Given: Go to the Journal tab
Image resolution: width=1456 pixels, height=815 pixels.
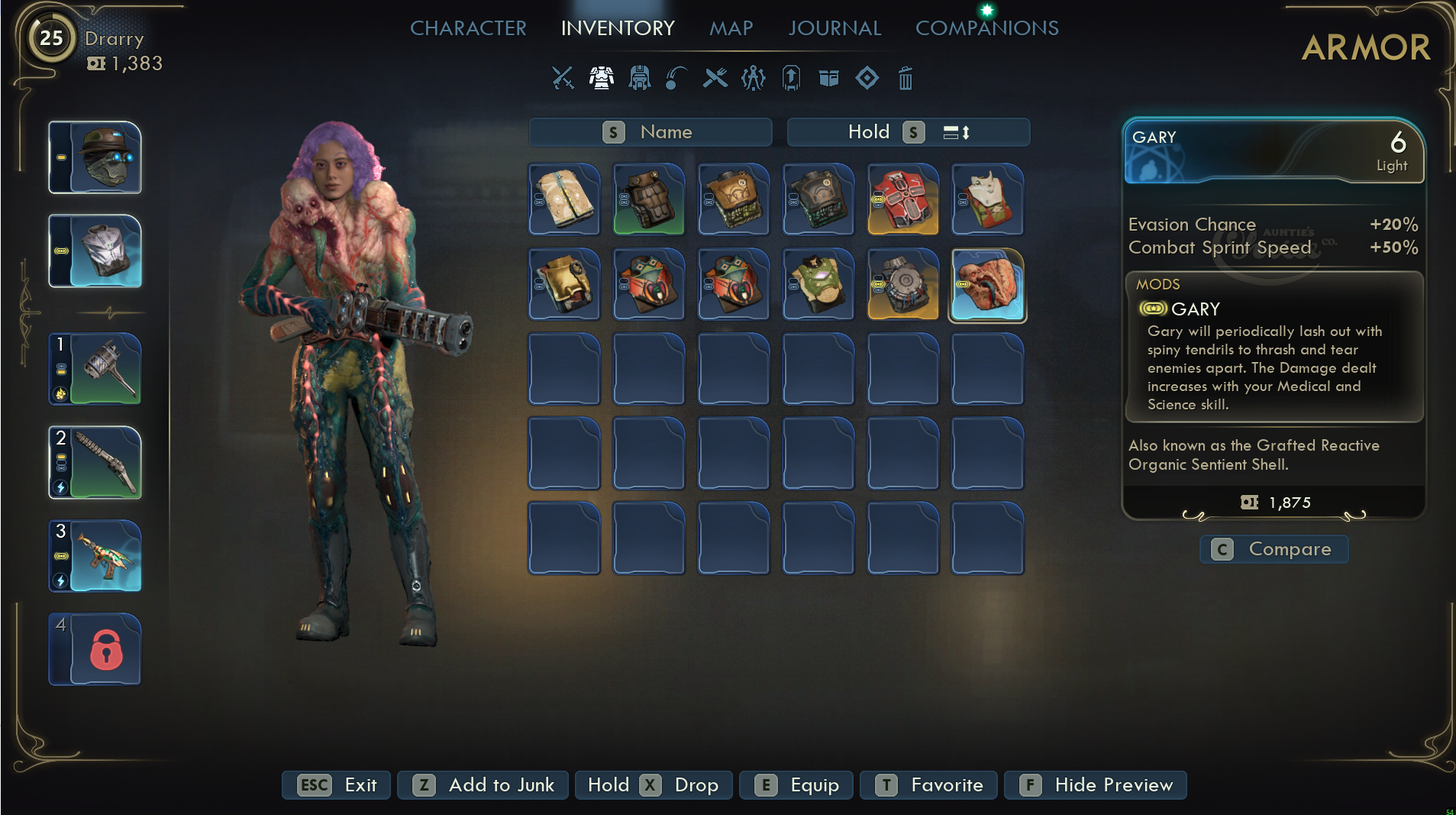Looking at the screenshot, I should [x=835, y=28].
